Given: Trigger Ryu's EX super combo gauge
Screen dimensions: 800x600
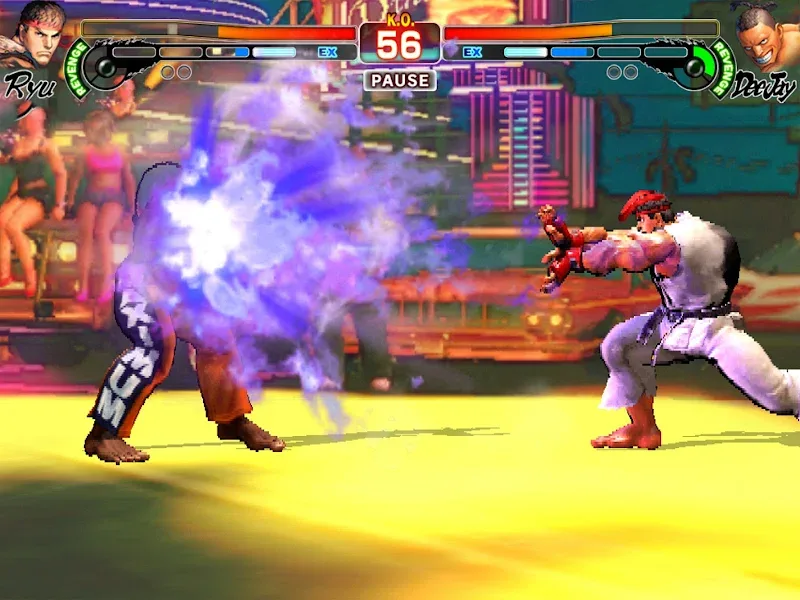Looking at the screenshot, I should (327, 52).
